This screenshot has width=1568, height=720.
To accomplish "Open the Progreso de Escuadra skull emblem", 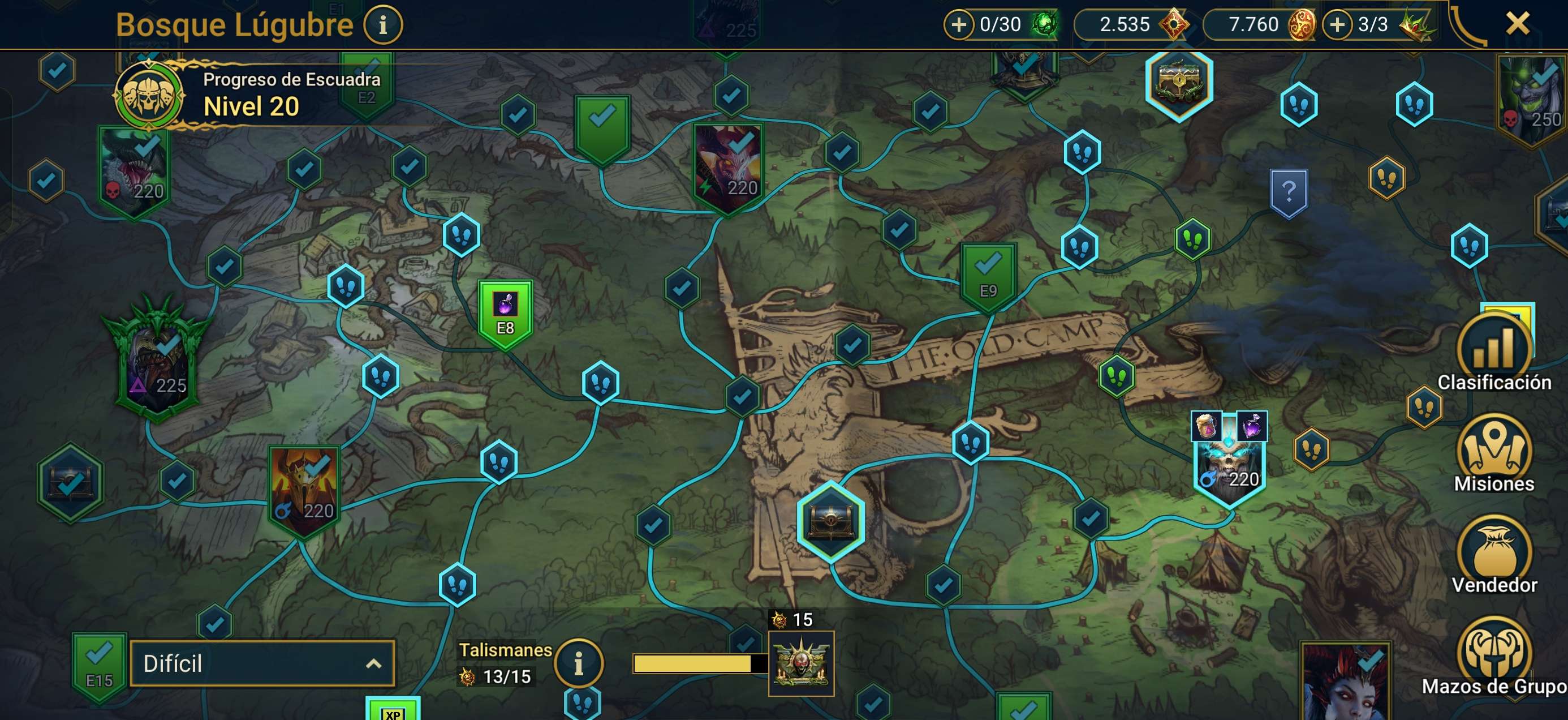I will click(149, 96).
